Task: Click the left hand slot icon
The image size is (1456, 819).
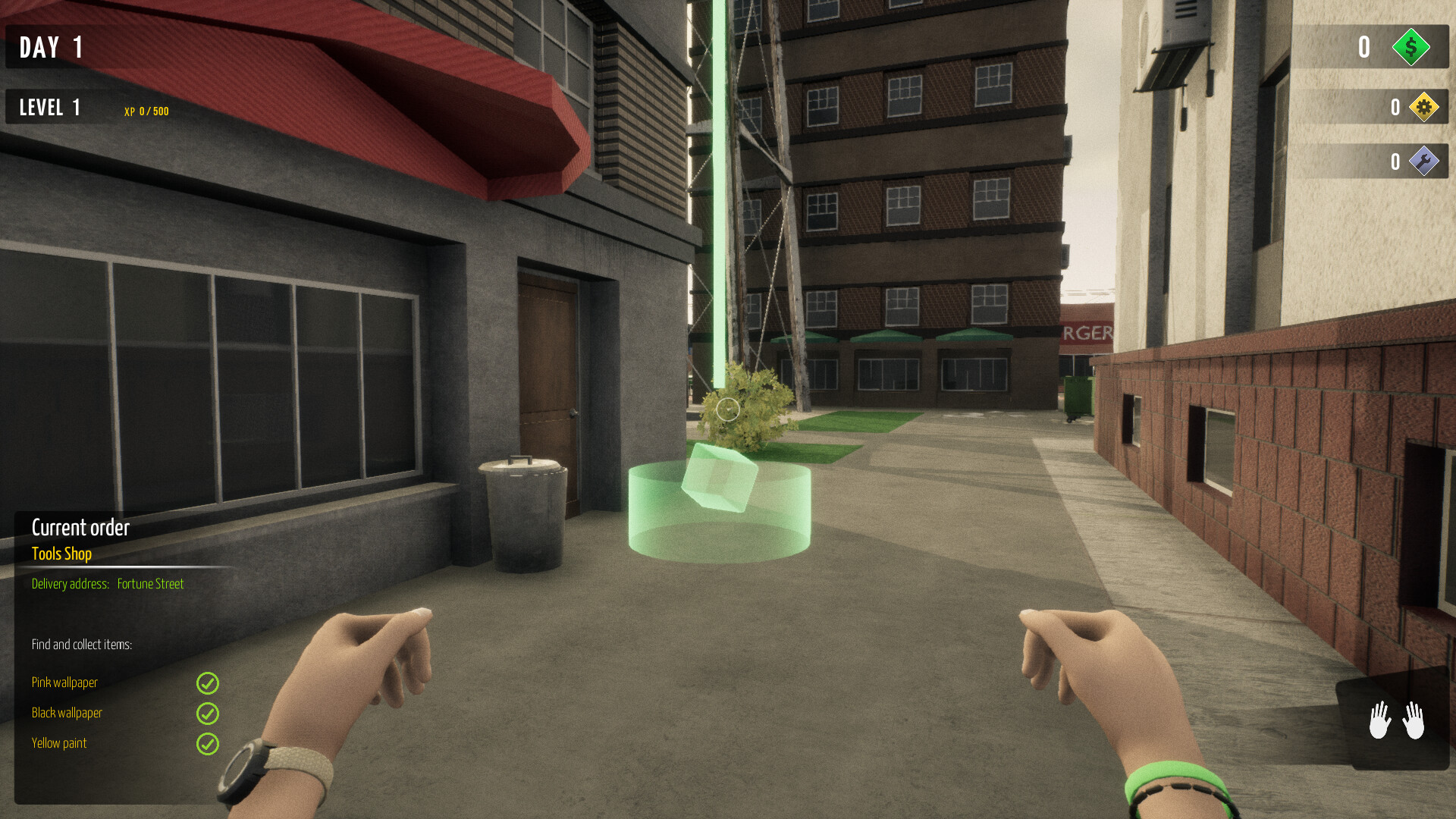Action: pyautogui.click(x=1379, y=719)
